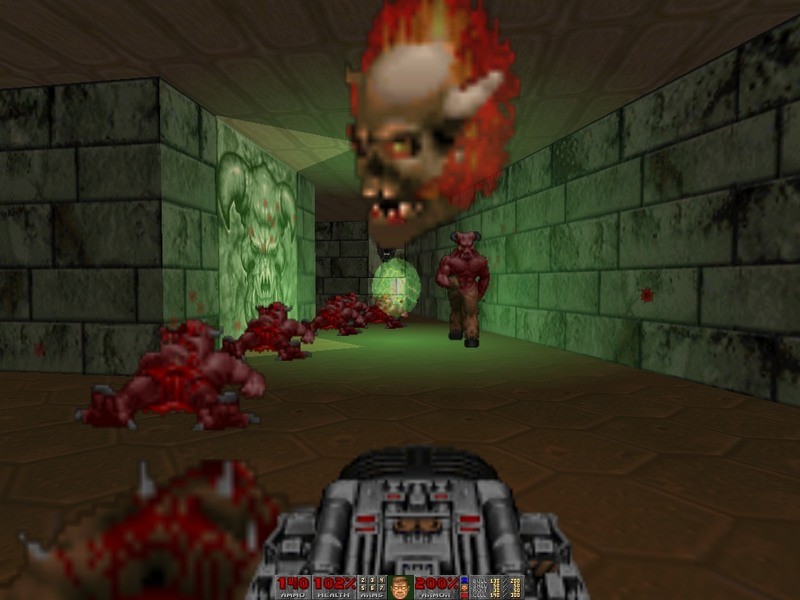The width and height of the screenshot is (800, 600).
Task: Click the Doomguy face portrait
Action: coord(400,586)
